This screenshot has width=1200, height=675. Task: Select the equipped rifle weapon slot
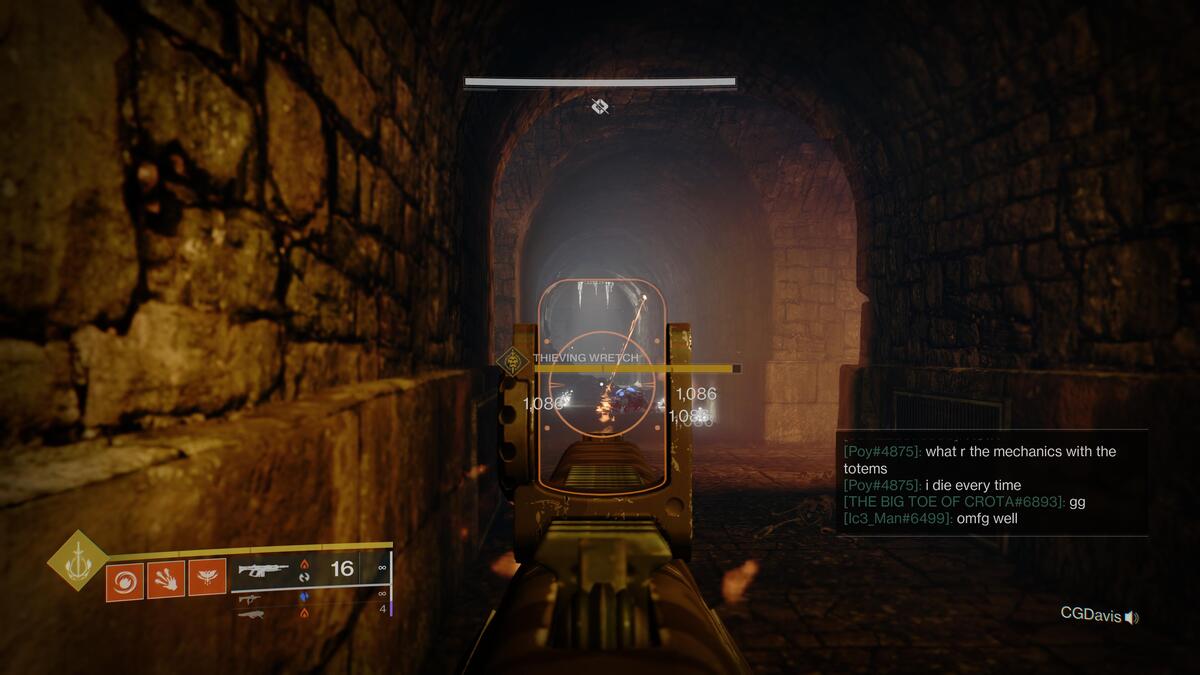[263, 570]
